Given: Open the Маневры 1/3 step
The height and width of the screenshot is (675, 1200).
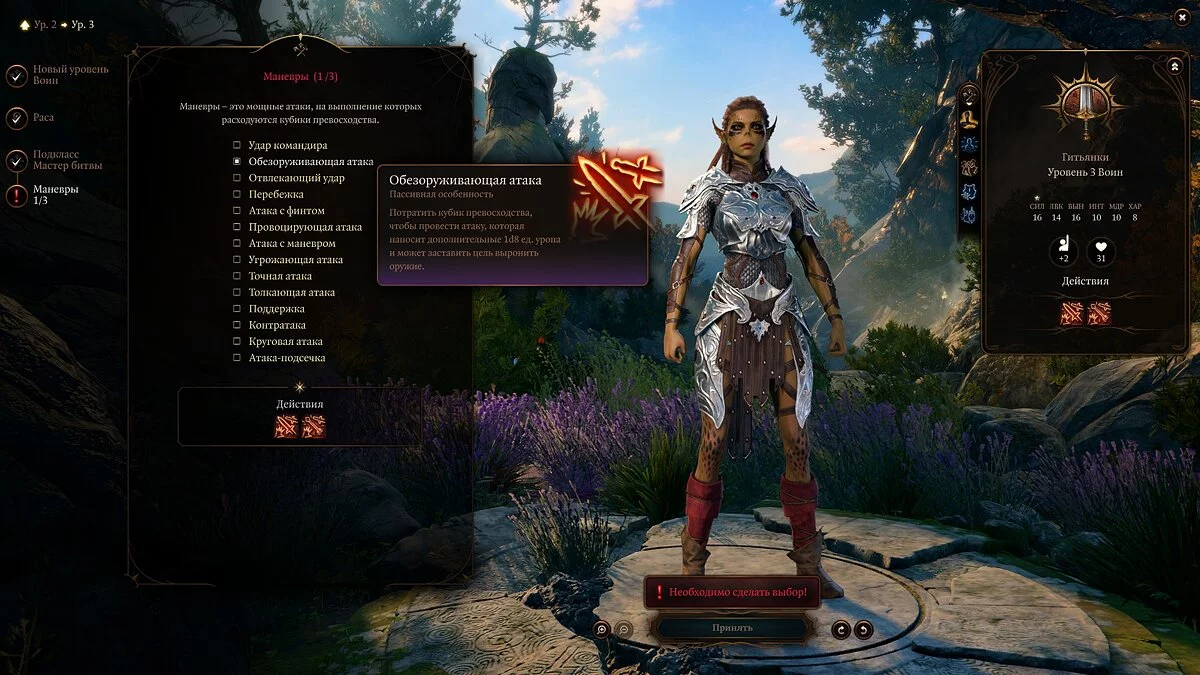Looking at the screenshot, I should tap(17, 195).
